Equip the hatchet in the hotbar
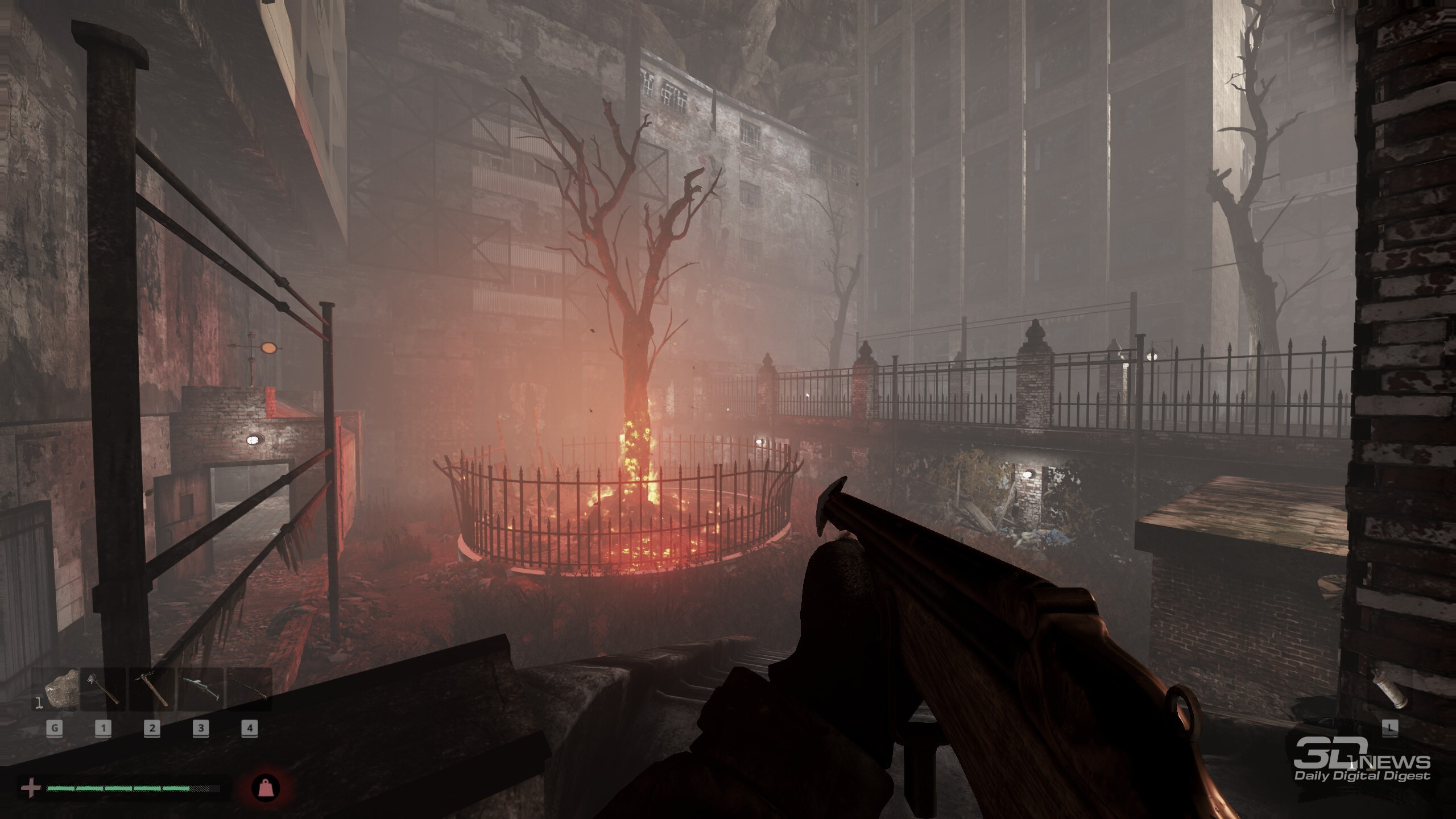Viewport: 1456px width, 819px height. (x=103, y=689)
